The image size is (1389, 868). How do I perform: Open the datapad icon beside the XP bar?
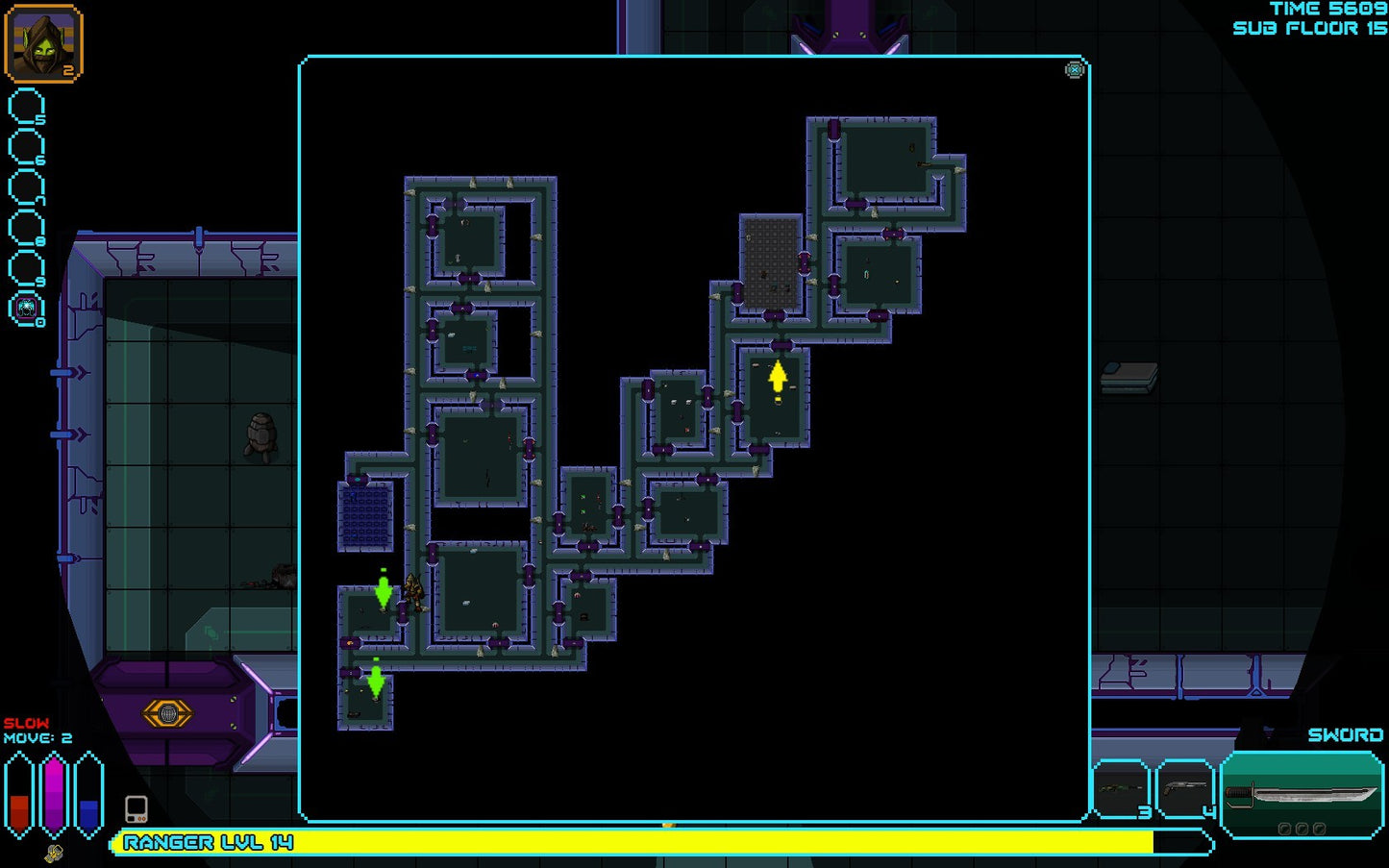tap(136, 808)
